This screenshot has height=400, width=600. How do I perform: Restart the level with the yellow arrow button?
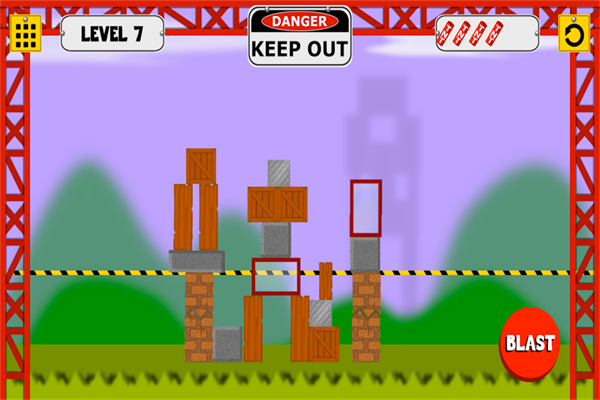(574, 33)
